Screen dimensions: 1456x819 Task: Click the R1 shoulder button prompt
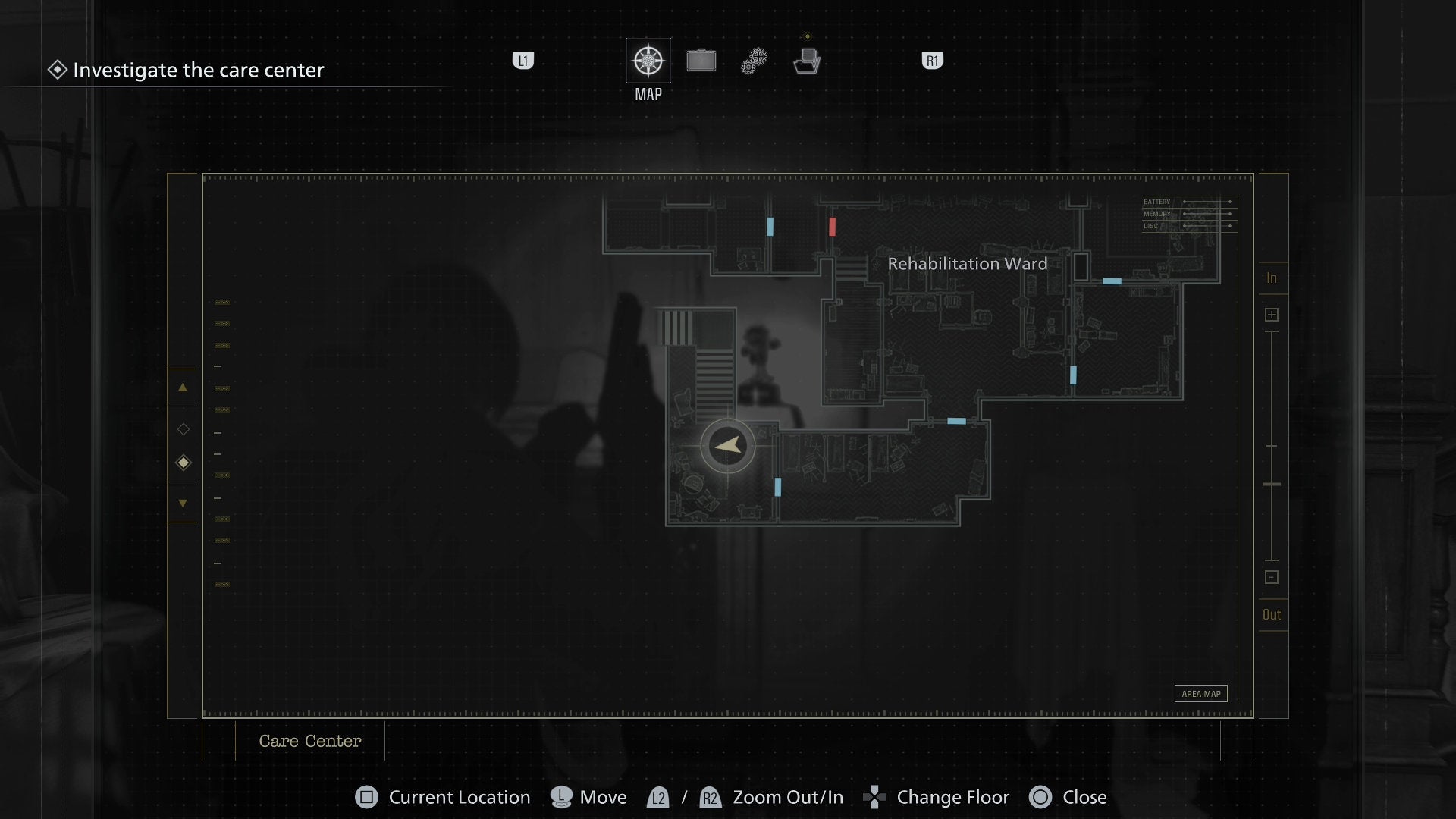click(931, 61)
